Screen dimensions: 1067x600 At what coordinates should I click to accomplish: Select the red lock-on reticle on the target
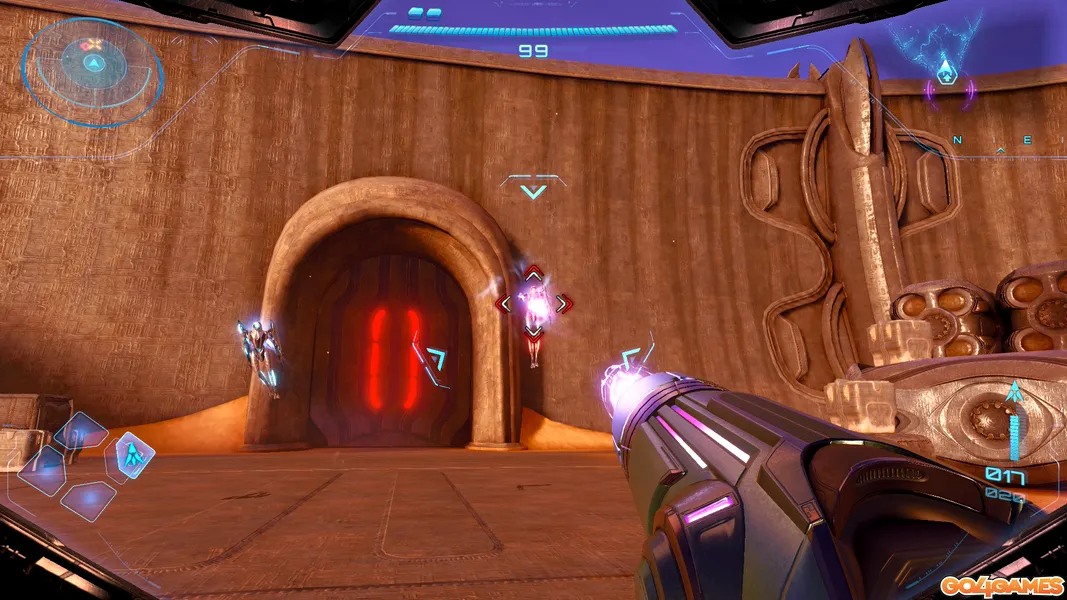coord(534,302)
